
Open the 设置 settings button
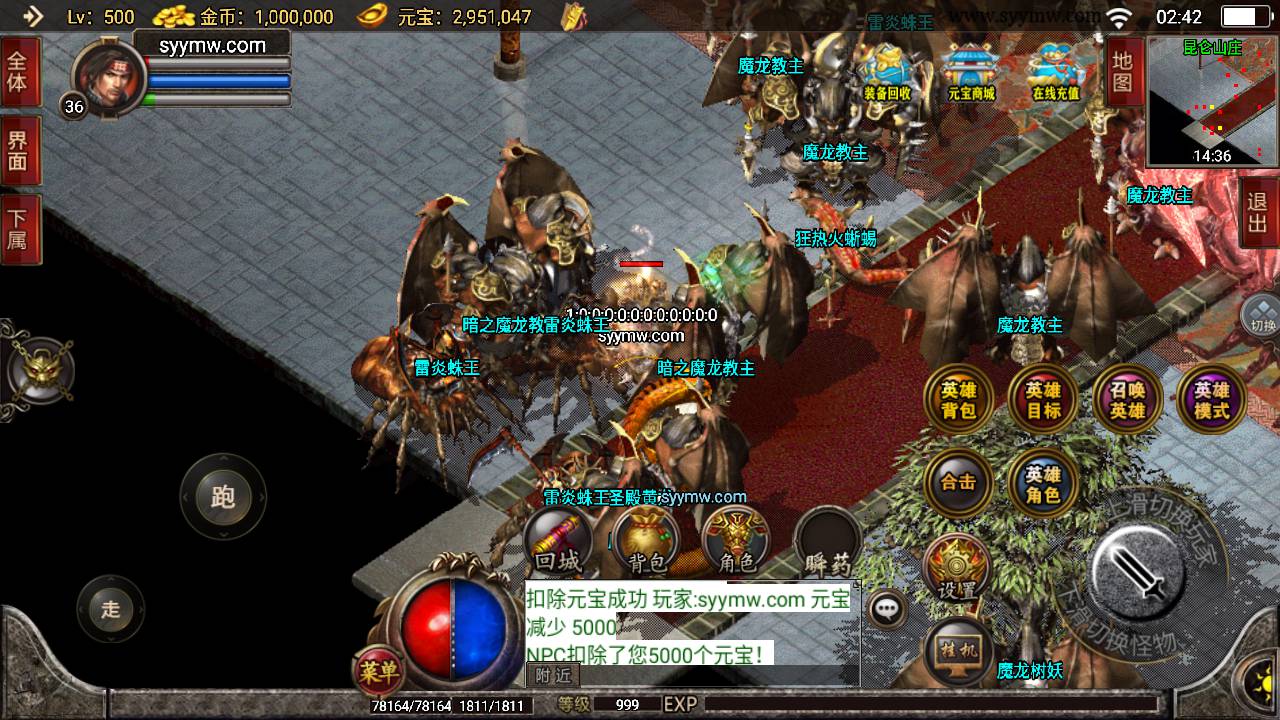pos(957,570)
